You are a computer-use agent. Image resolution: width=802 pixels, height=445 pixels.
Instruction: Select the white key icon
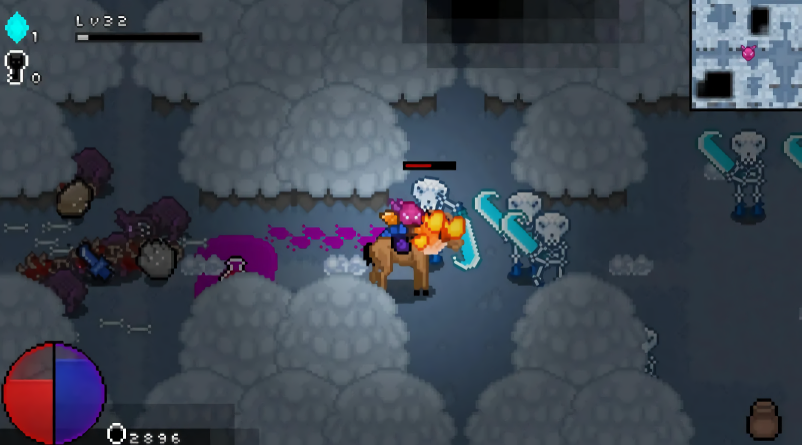[17, 67]
